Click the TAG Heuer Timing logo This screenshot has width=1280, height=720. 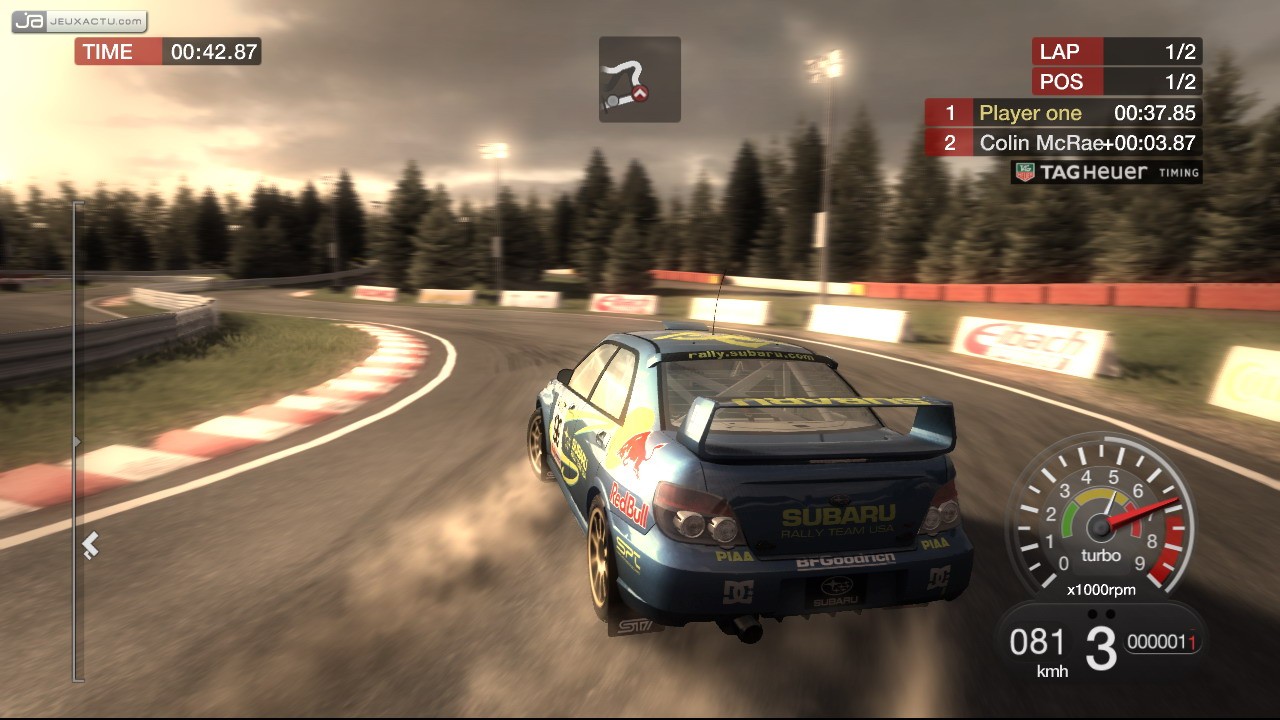click(x=1106, y=172)
